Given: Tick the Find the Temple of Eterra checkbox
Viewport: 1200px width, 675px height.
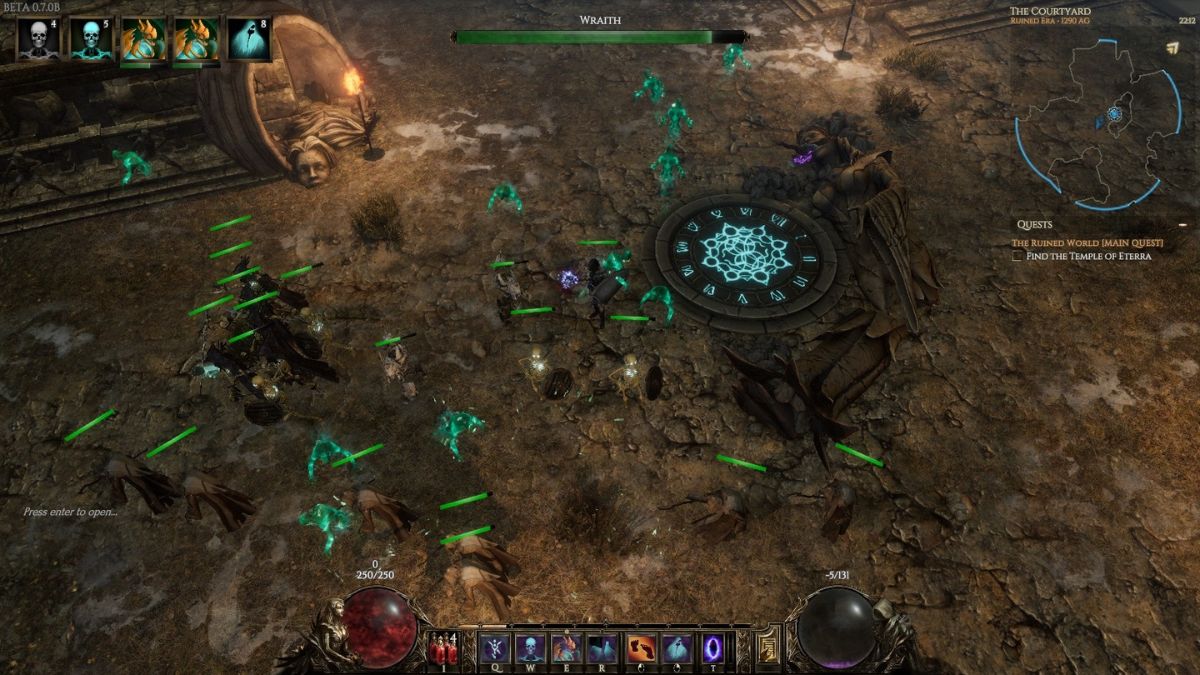Looking at the screenshot, I should coord(1017,256).
